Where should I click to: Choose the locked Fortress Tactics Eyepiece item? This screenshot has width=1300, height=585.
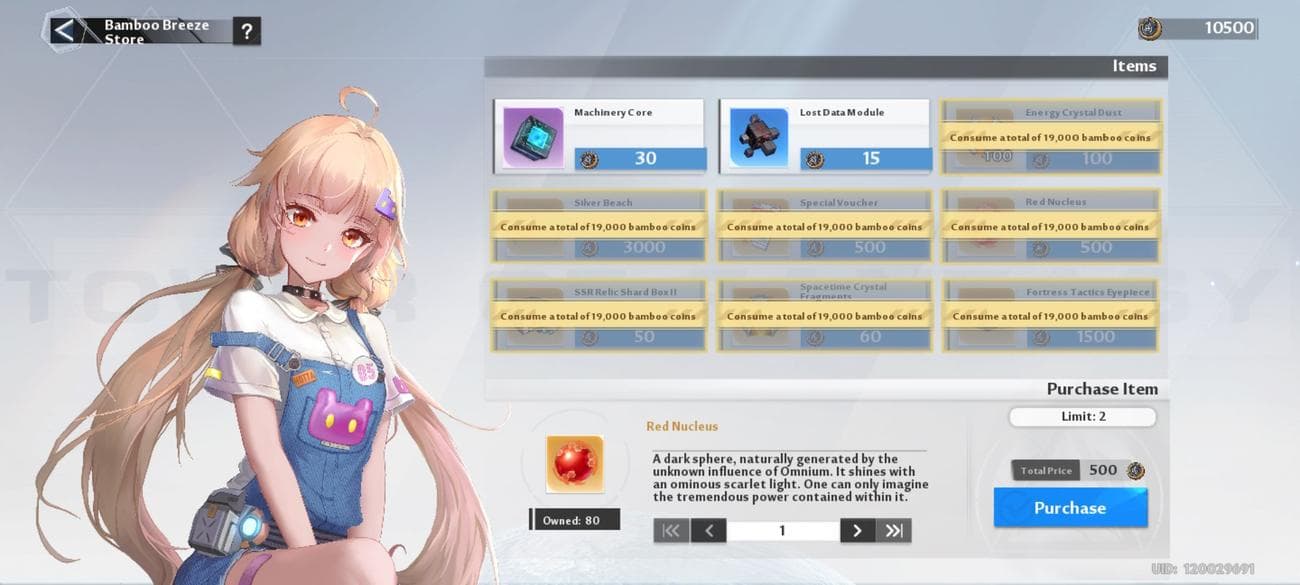1050,316
